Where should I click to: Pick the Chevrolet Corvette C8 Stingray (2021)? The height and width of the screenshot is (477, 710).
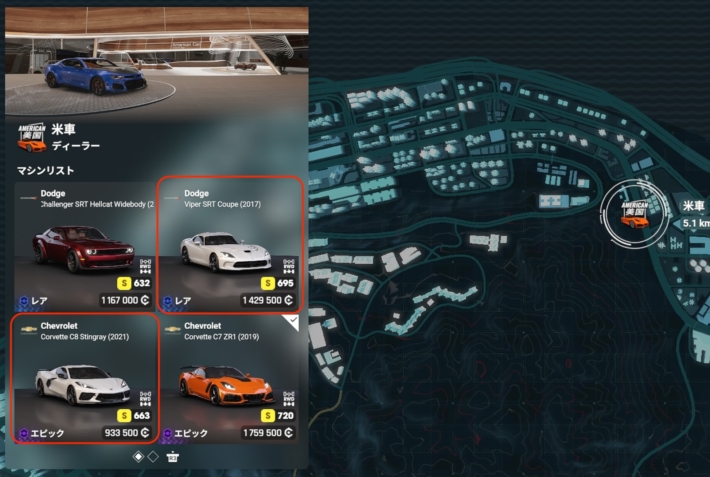tap(84, 379)
